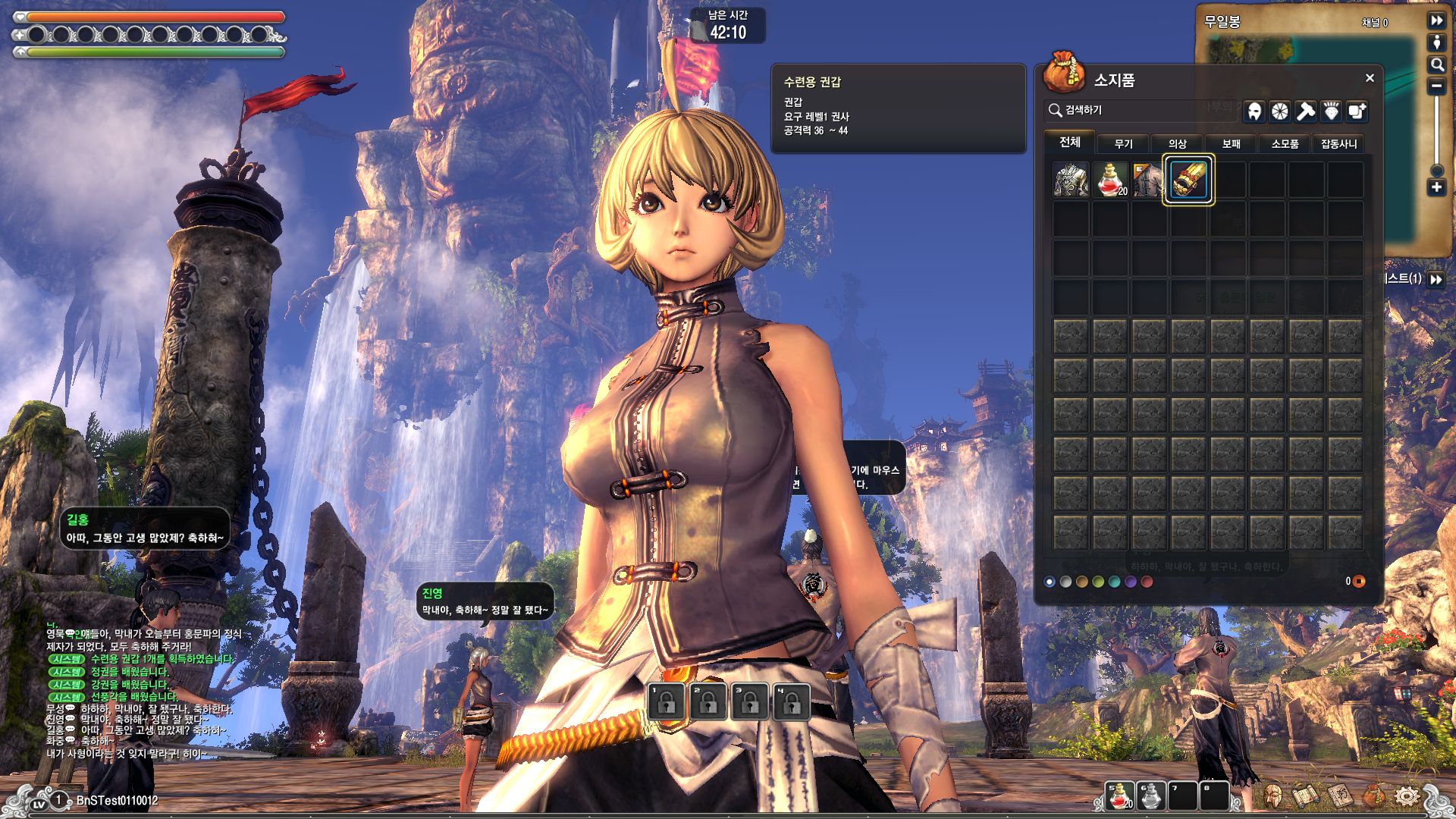
Task: Click the silver armor item in the first inventory slot
Action: pos(1071,180)
